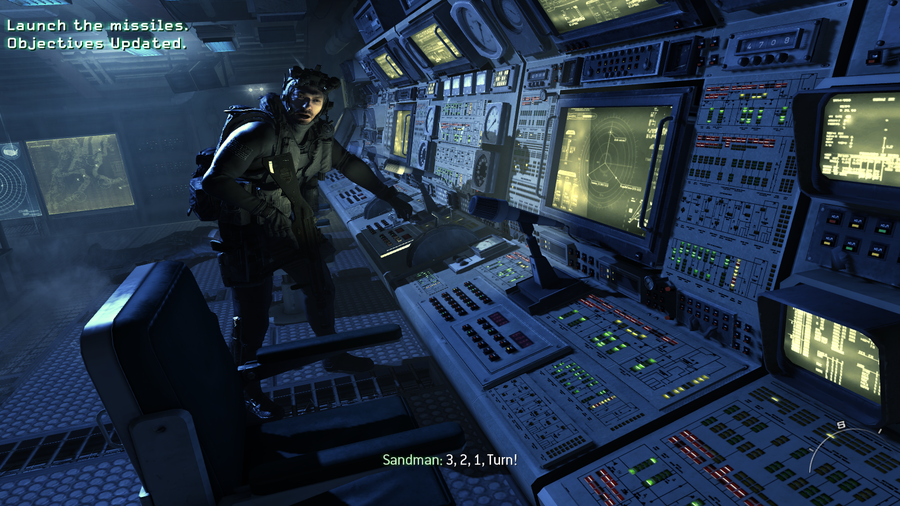Viewport: 900px width, 506px height.
Task: Click the "Launch the missiles" objective notification
Action: tap(96, 26)
